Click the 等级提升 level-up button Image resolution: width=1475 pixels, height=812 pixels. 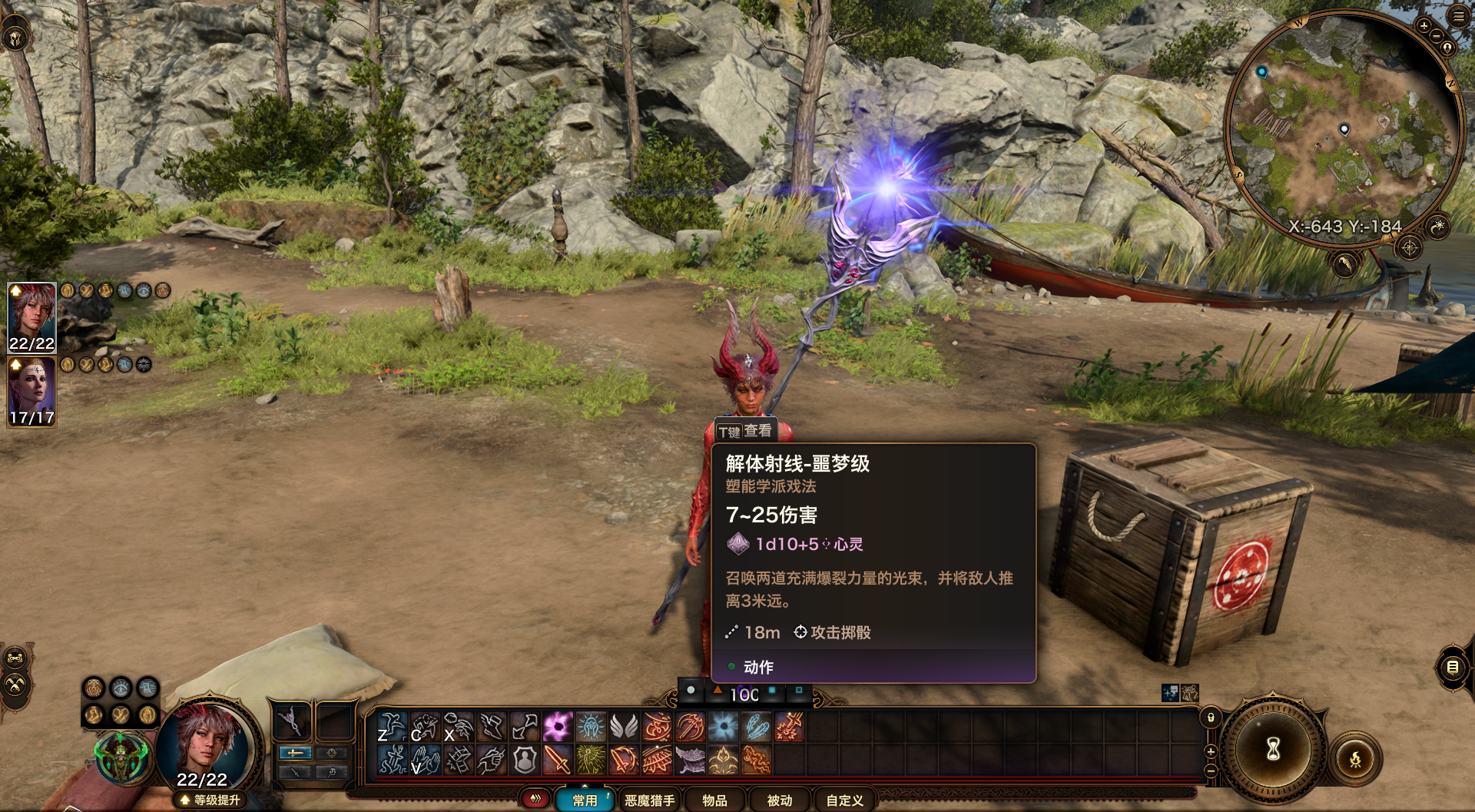point(209,800)
